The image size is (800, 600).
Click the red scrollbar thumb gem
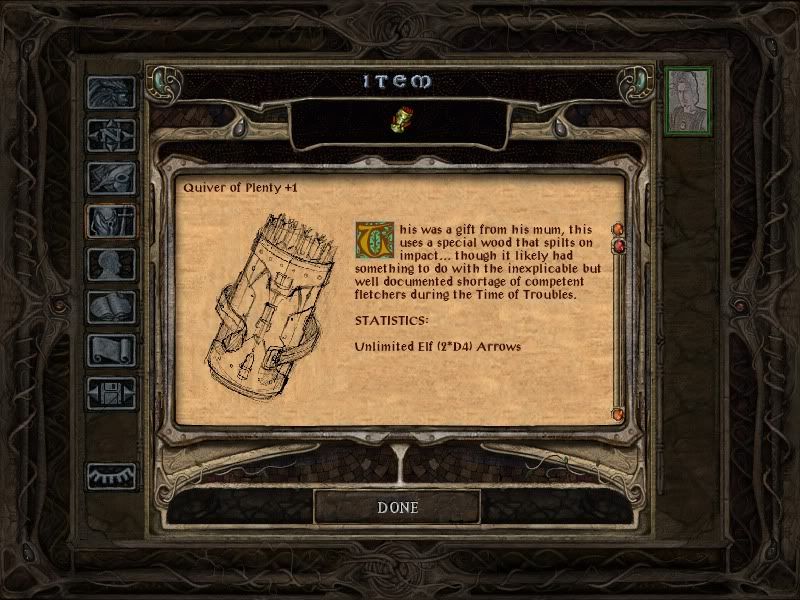618,246
